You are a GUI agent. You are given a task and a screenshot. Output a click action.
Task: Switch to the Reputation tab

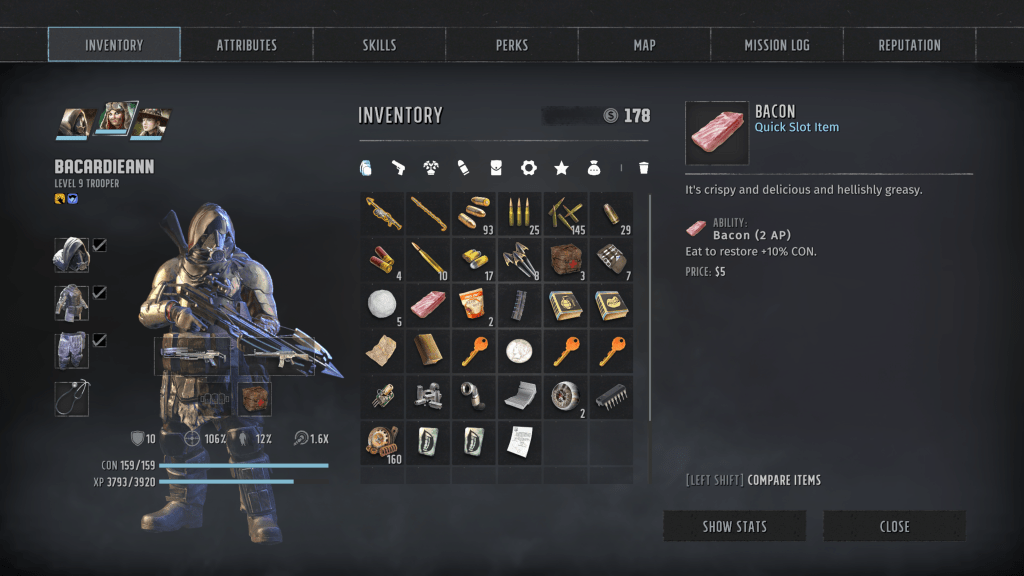coord(909,45)
